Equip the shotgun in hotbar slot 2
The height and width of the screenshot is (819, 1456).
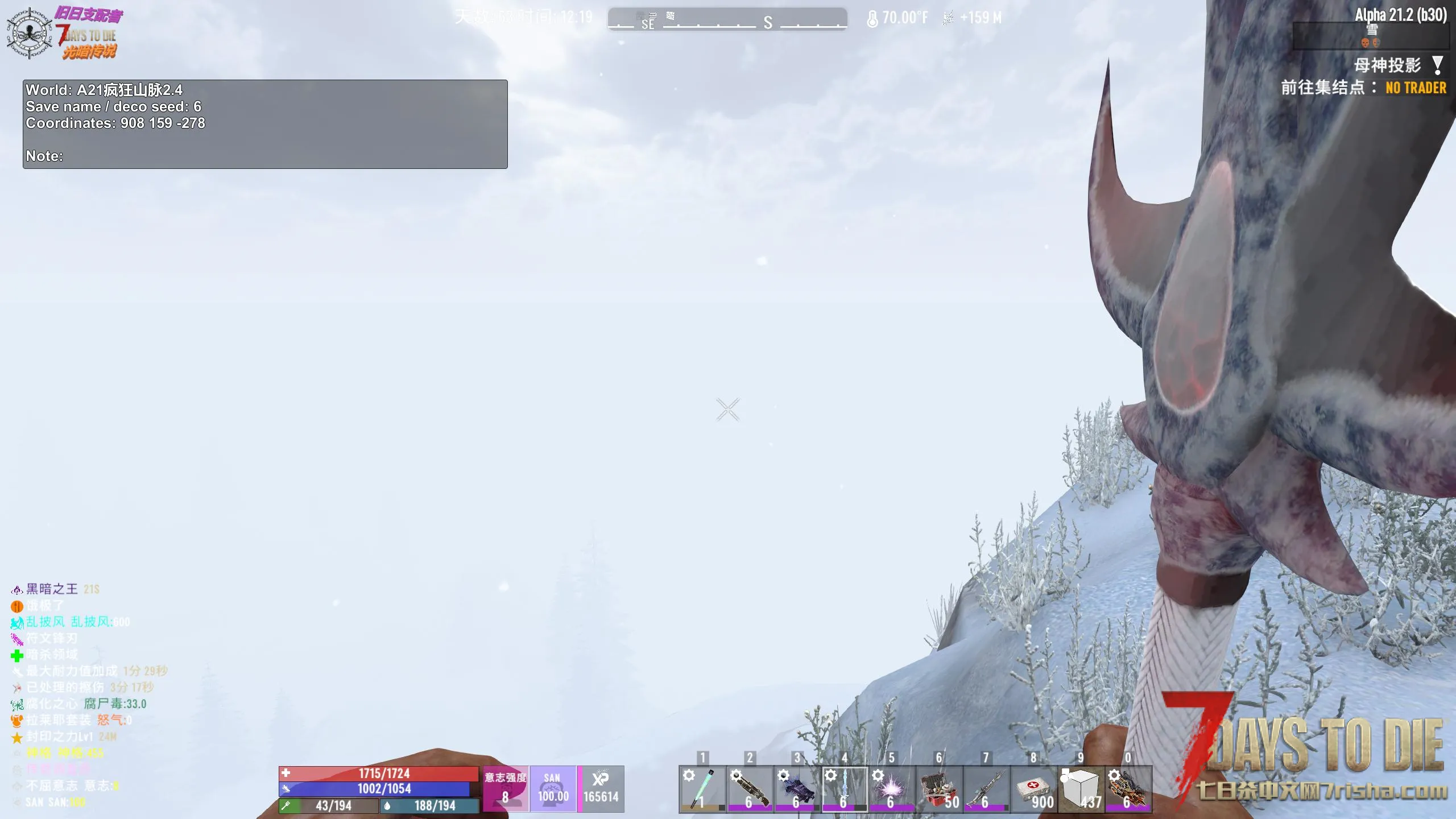(750, 789)
